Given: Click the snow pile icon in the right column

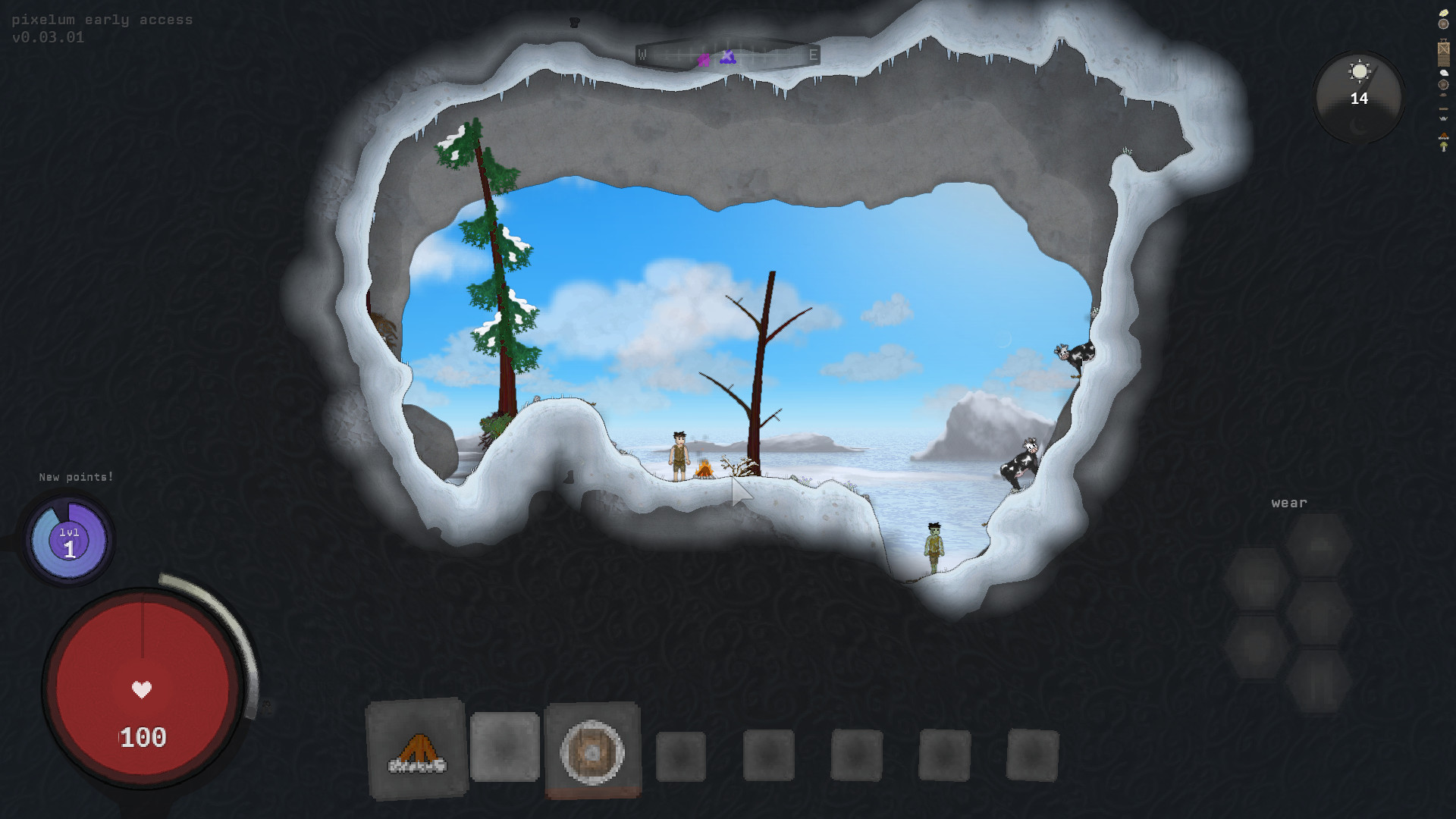Looking at the screenshot, I should click(1442, 73).
